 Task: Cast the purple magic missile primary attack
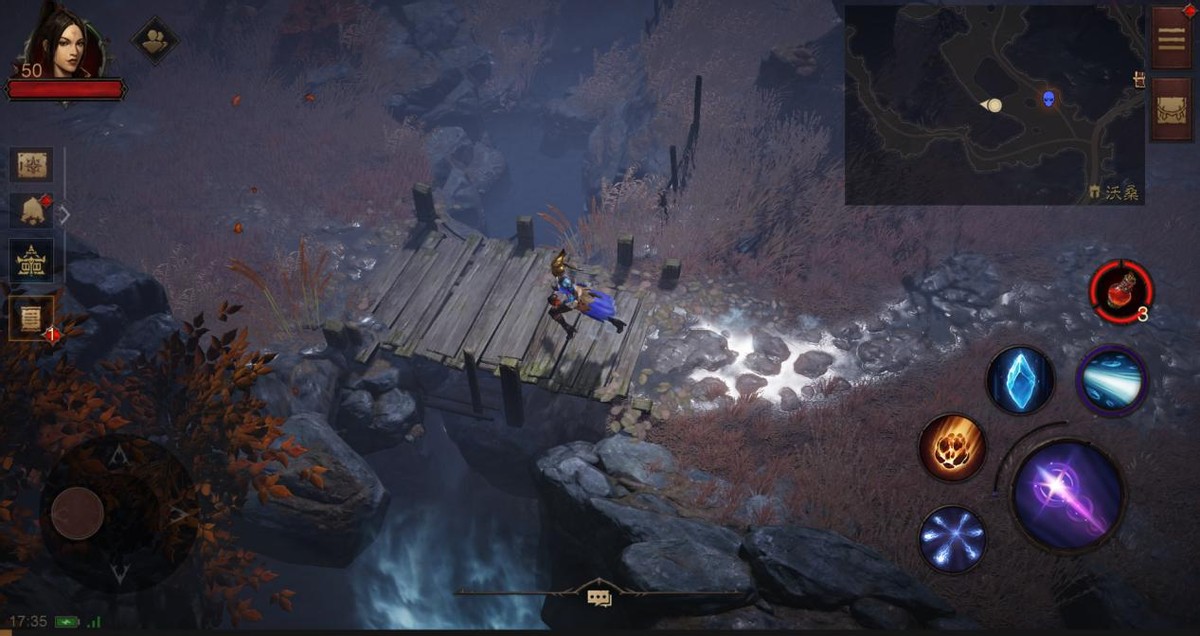coord(1067,494)
